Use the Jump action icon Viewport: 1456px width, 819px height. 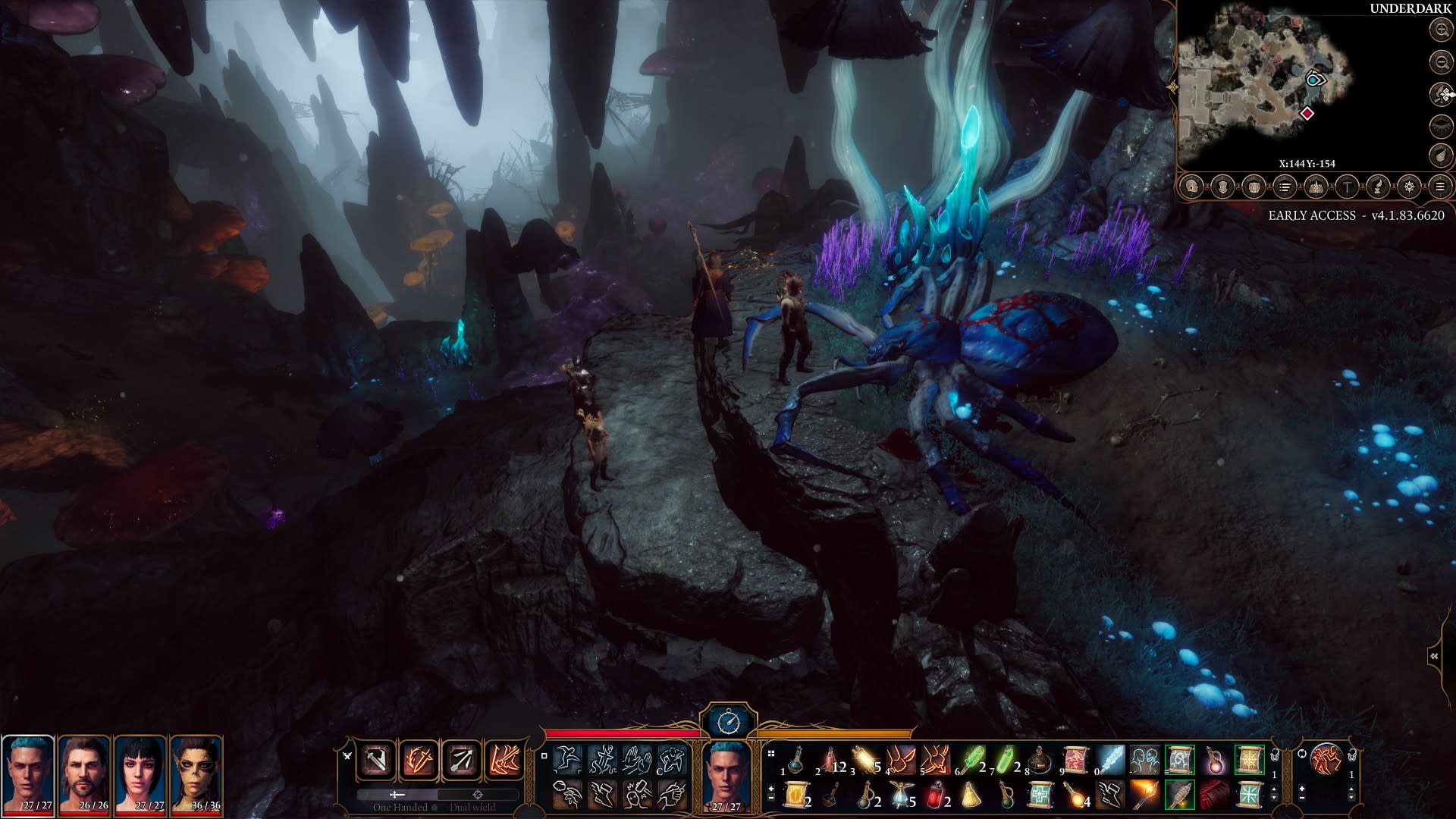[x=567, y=759]
